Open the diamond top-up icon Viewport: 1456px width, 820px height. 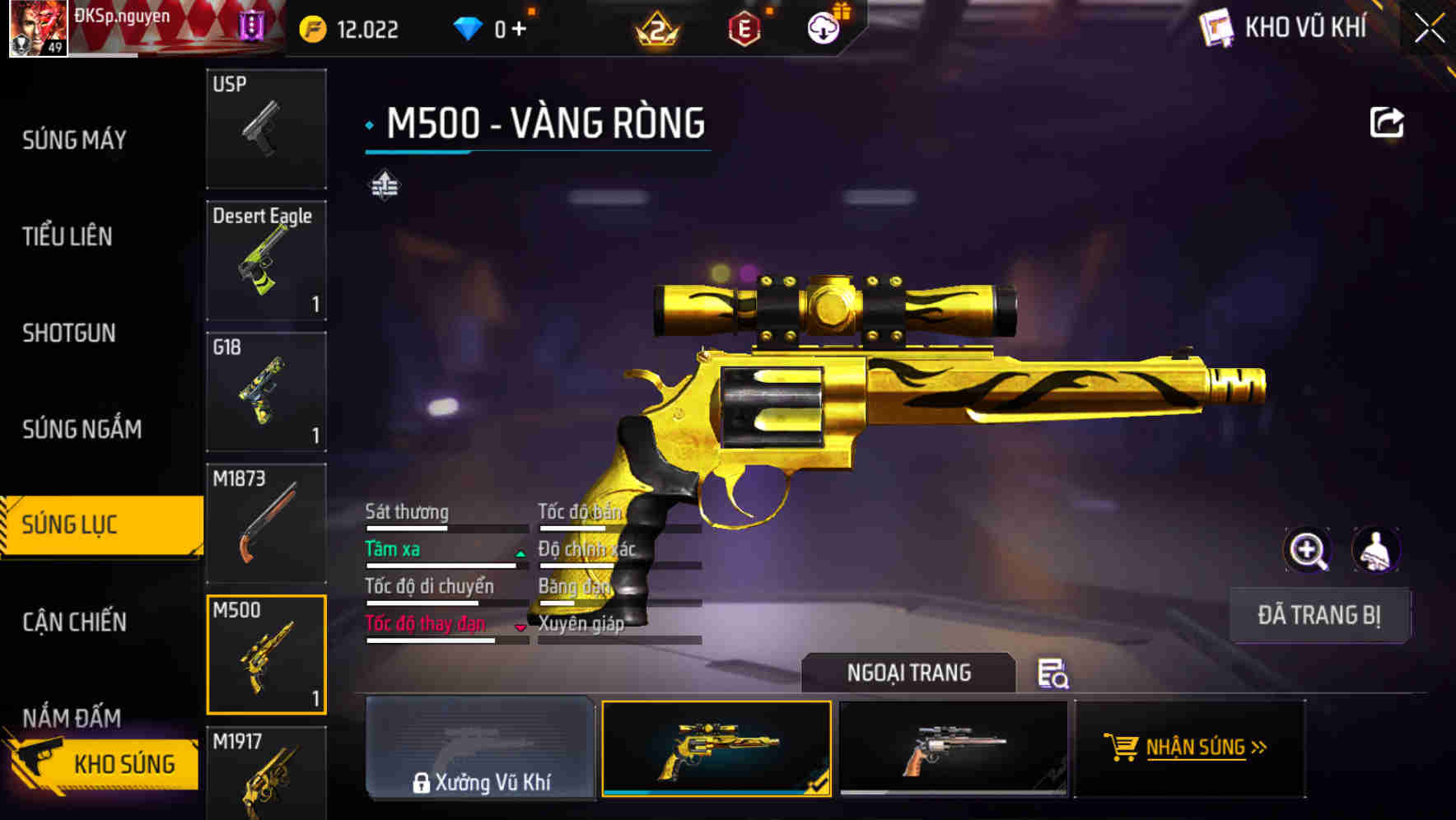tap(469, 27)
